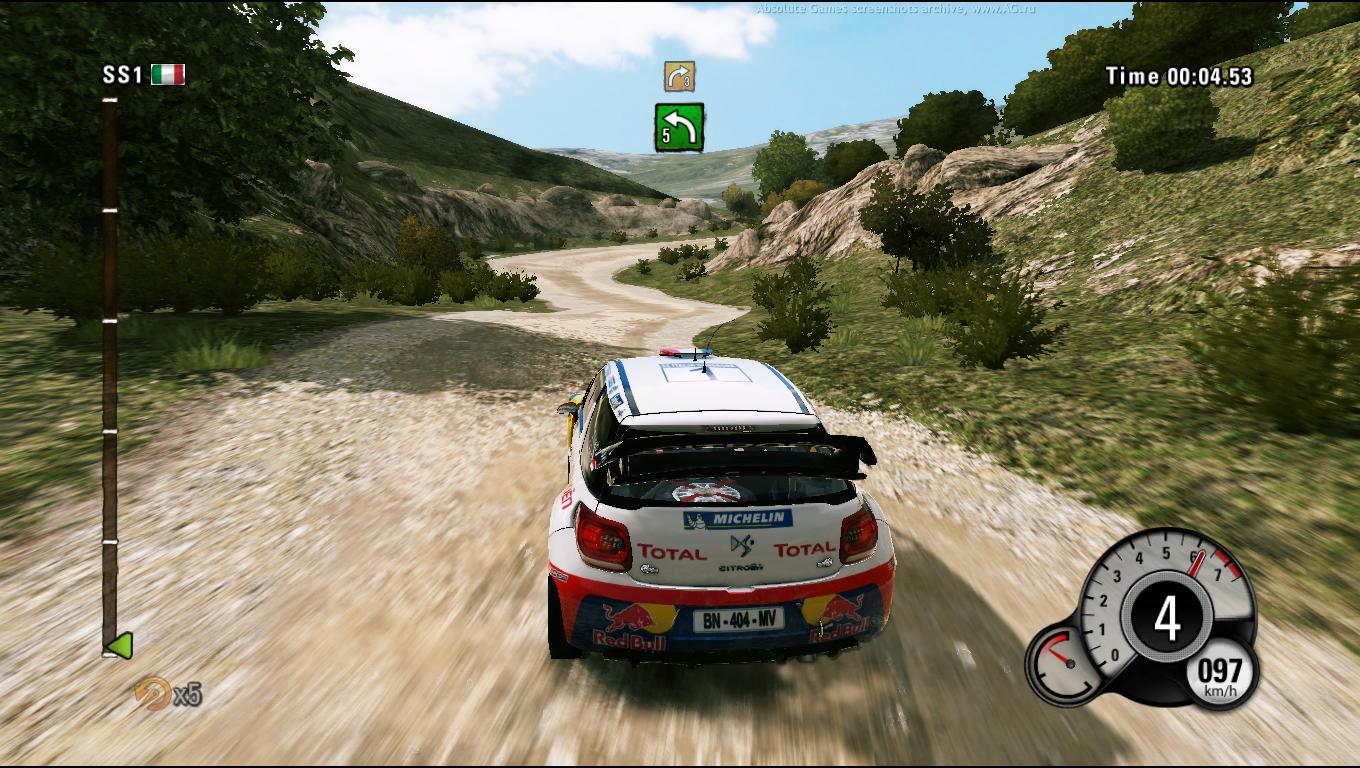This screenshot has height=768, width=1360.
Task: Click the green left-turn 5 pace note
Action: [679, 127]
